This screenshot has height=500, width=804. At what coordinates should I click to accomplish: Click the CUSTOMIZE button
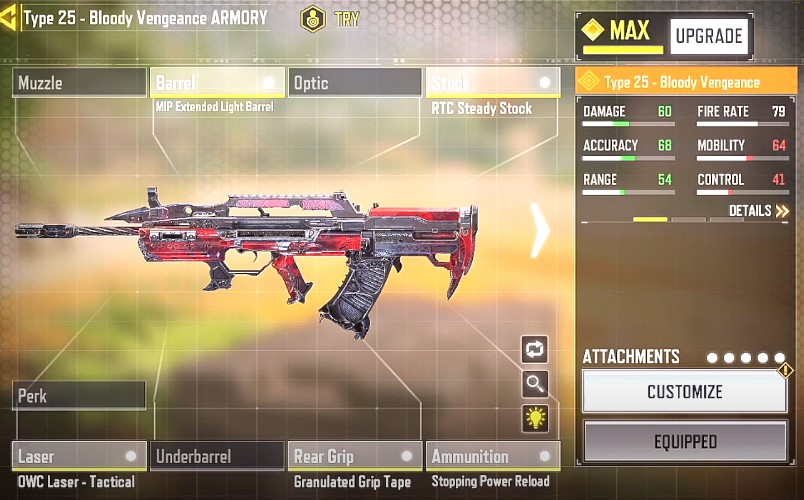click(x=685, y=391)
